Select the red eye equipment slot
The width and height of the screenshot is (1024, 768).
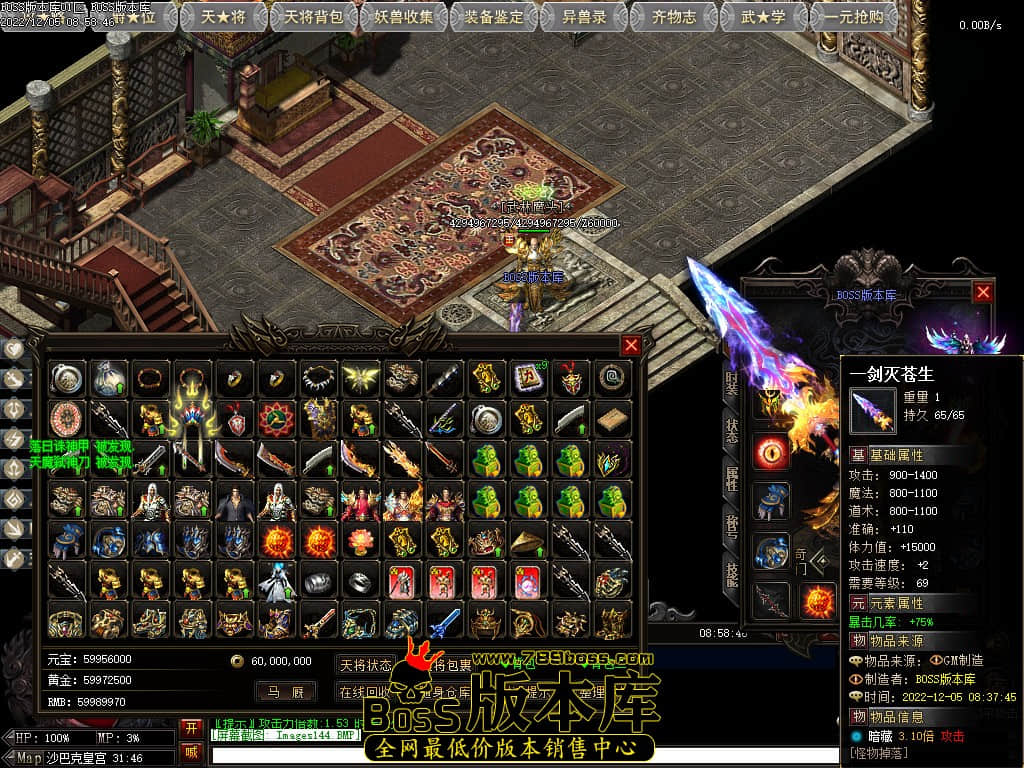click(x=772, y=452)
